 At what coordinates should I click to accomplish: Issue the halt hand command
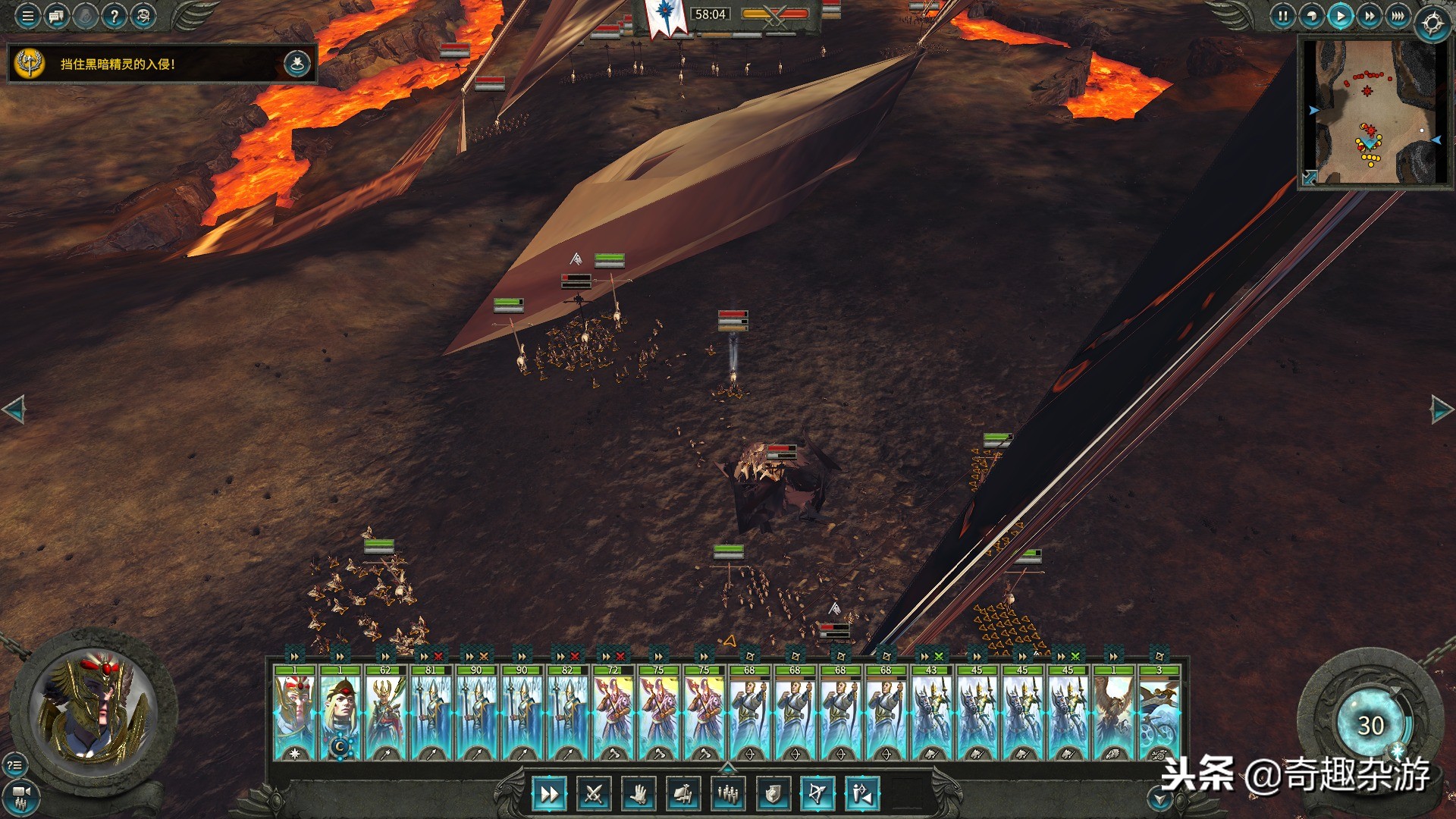639,794
